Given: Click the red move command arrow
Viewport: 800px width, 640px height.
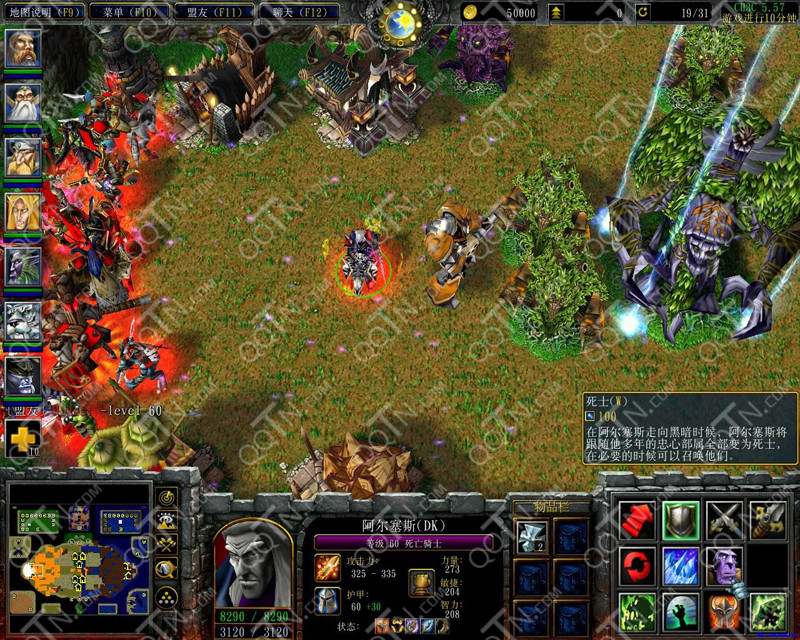Looking at the screenshot, I should 637,519.
